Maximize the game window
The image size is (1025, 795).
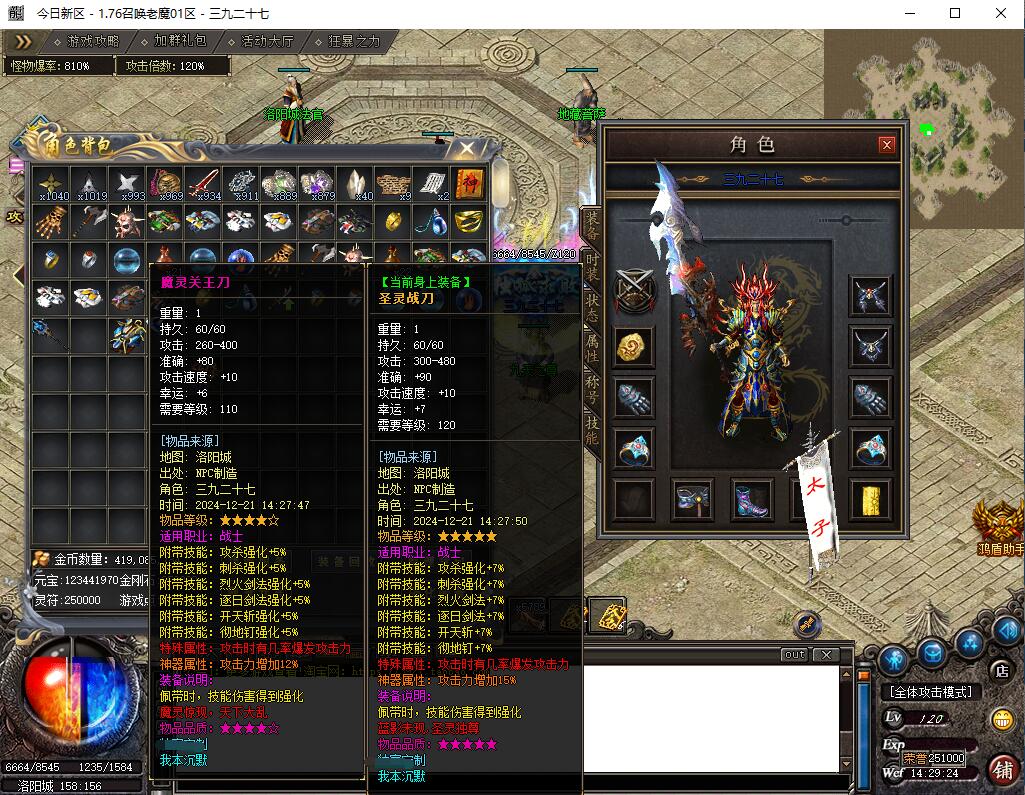[x=955, y=13]
